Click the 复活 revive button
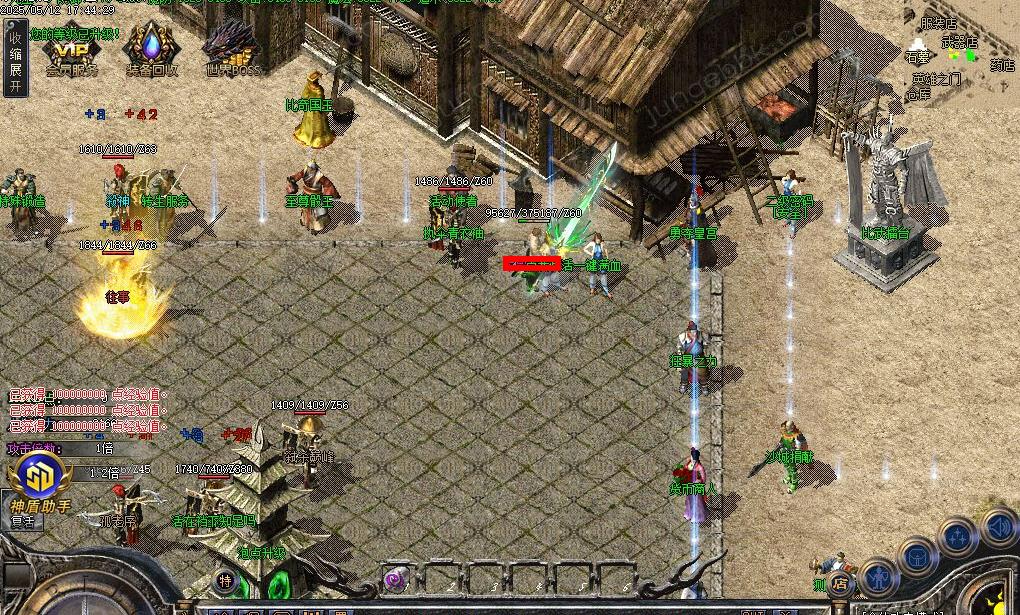Image resolution: width=1020 pixels, height=615 pixels. click(x=23, y=521)
